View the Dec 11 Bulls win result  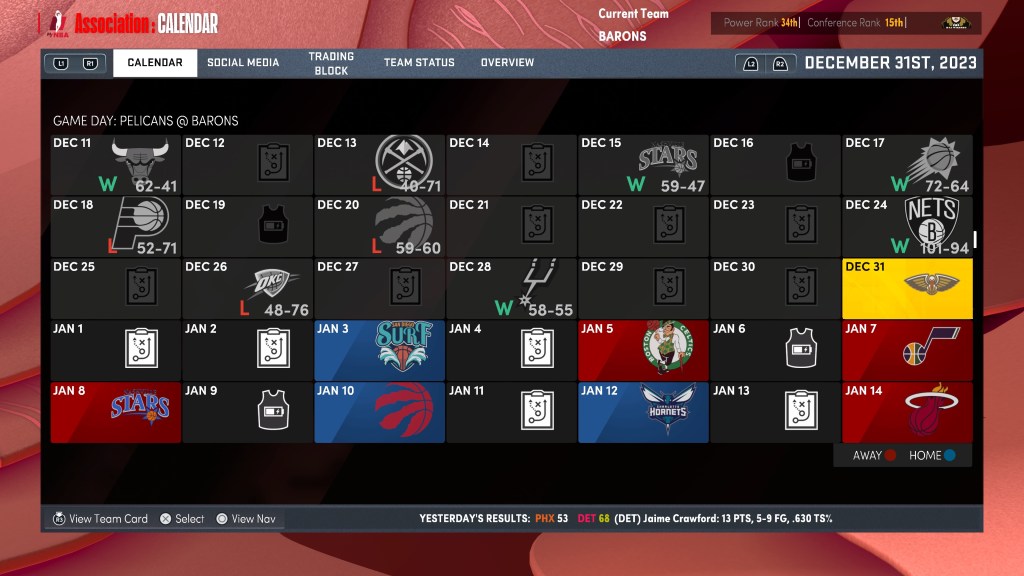[x=116, y=165]
